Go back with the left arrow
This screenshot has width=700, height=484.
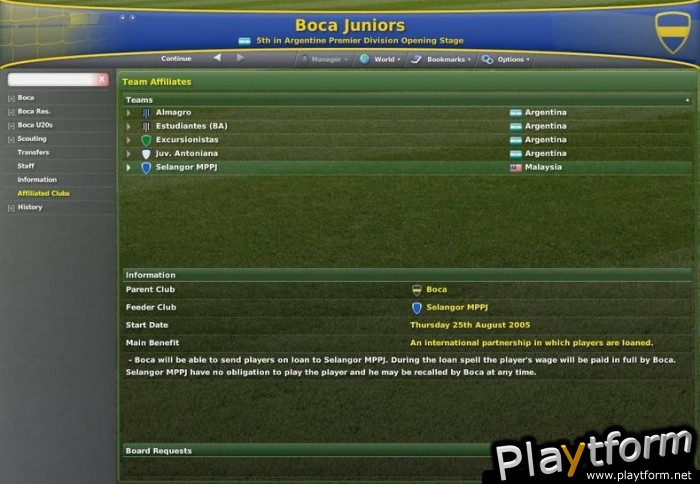pyautogui.click(x=217, y=59)
